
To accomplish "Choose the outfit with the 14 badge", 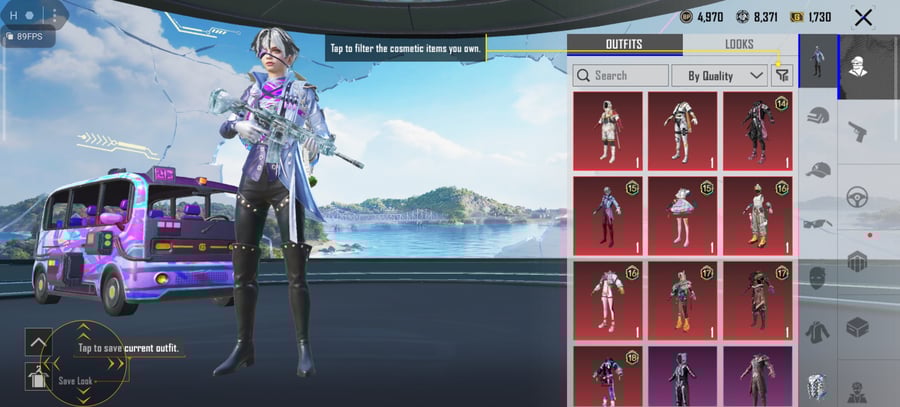I will coord(757,131).
